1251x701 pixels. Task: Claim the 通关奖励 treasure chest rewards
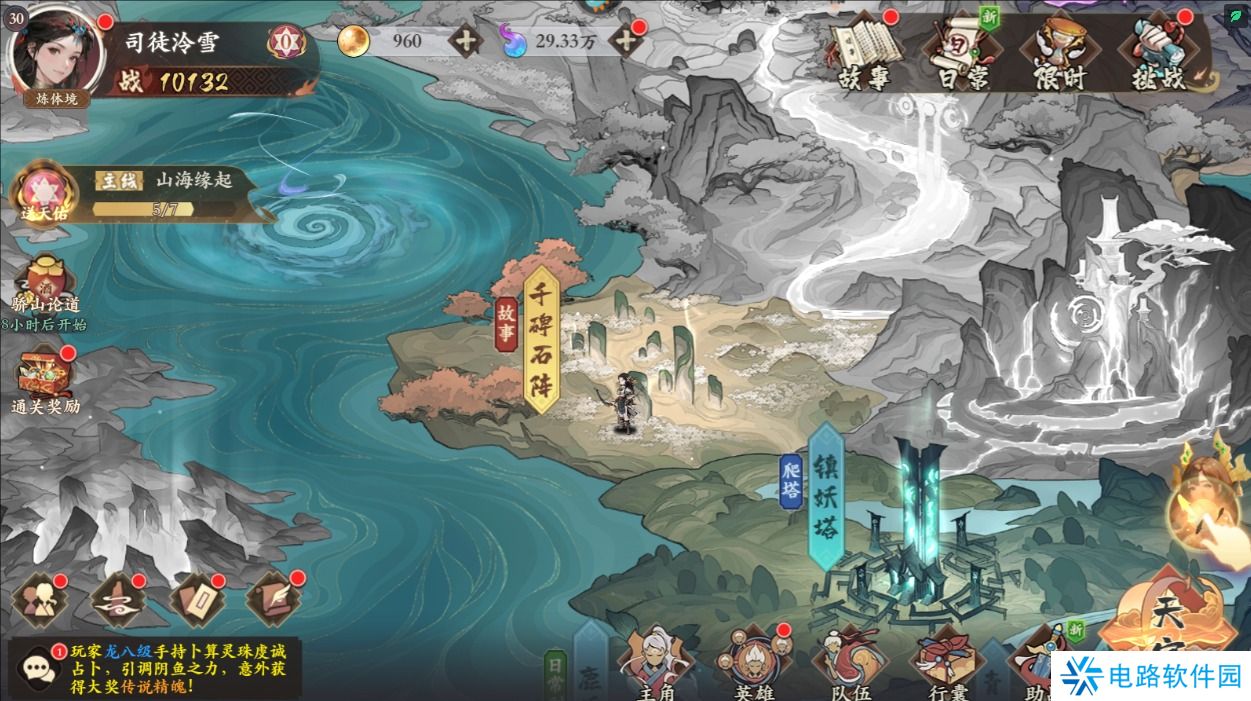[45, 378]
